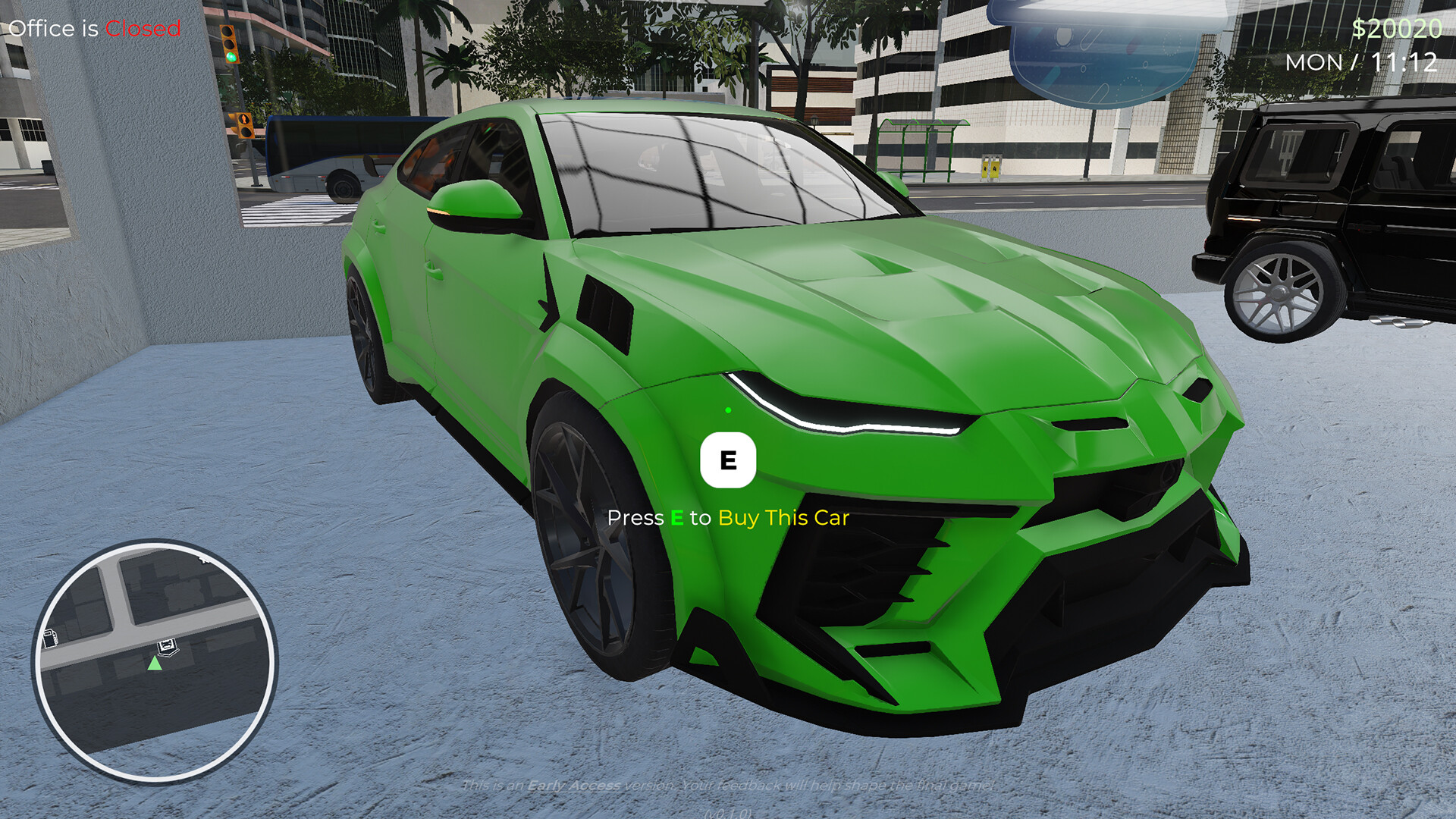Click the gas station icon on the minimap

51,639
